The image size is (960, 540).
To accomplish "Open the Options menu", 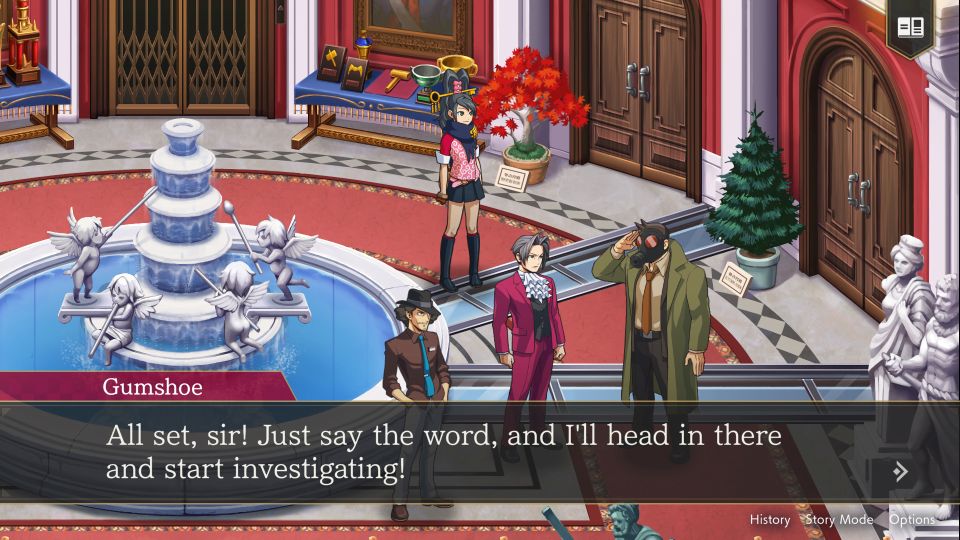I will point(912,519).
